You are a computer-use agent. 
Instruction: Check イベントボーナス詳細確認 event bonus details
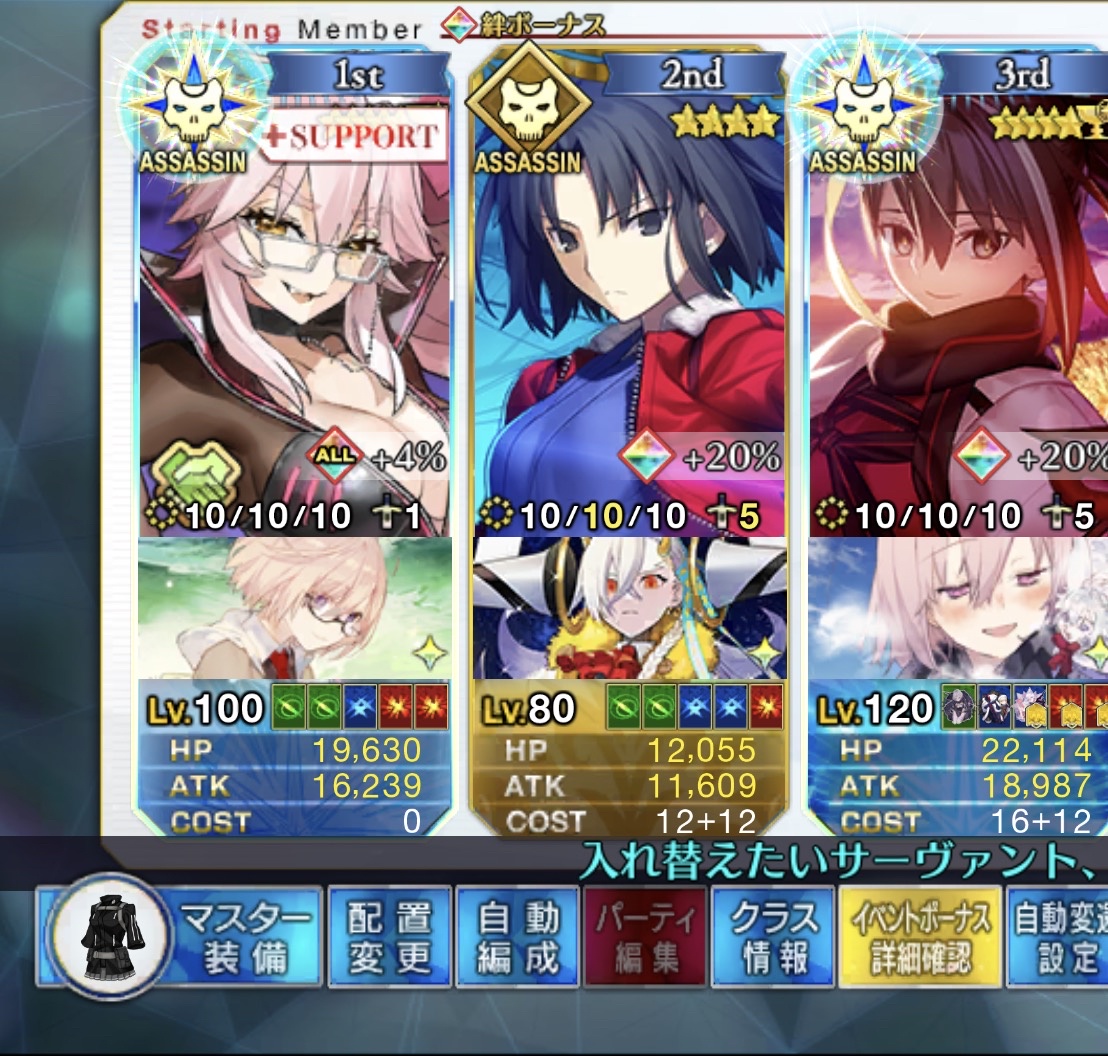920,935
